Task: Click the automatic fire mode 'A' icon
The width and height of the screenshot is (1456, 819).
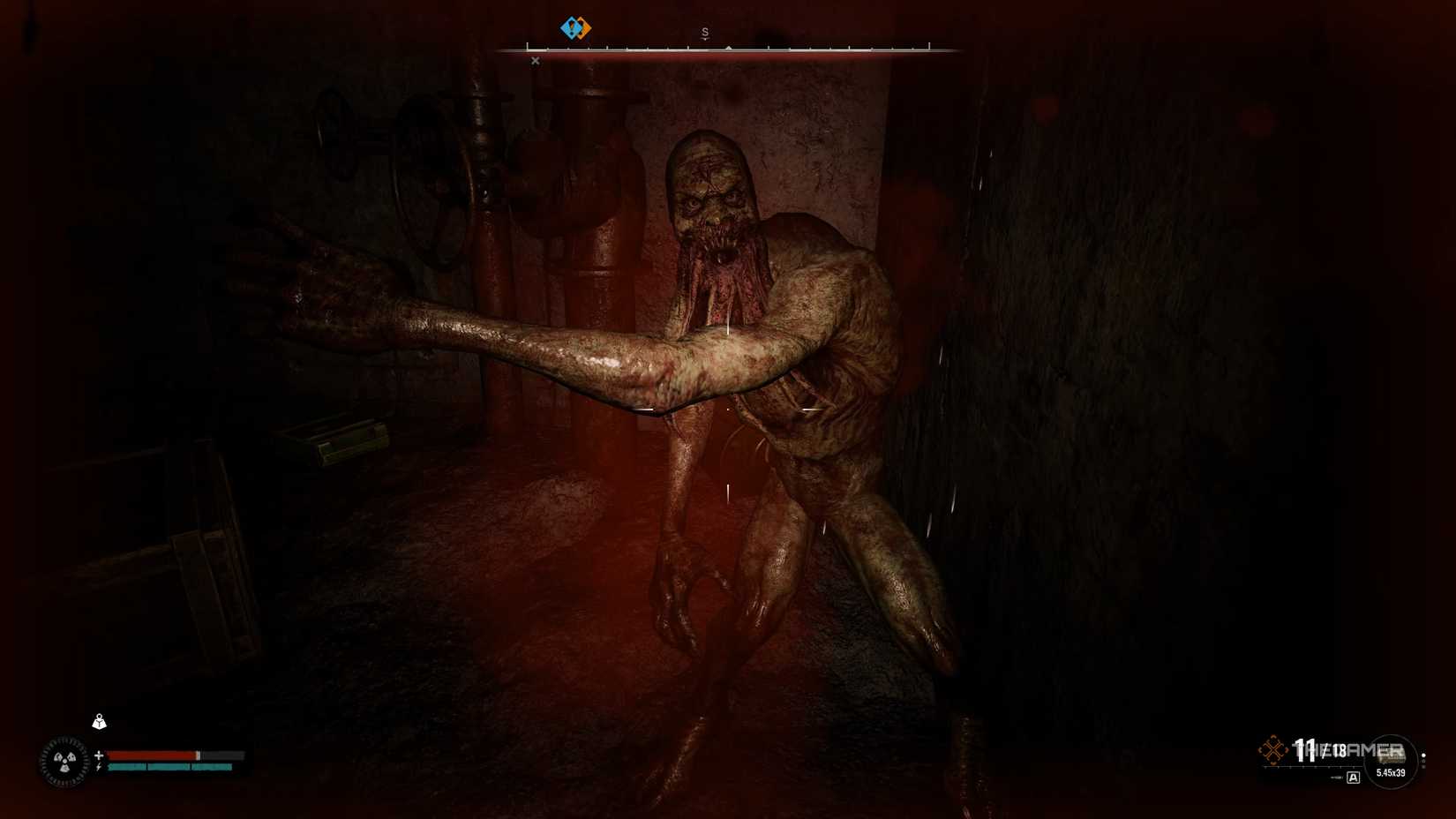Action: click(1354, 778)
